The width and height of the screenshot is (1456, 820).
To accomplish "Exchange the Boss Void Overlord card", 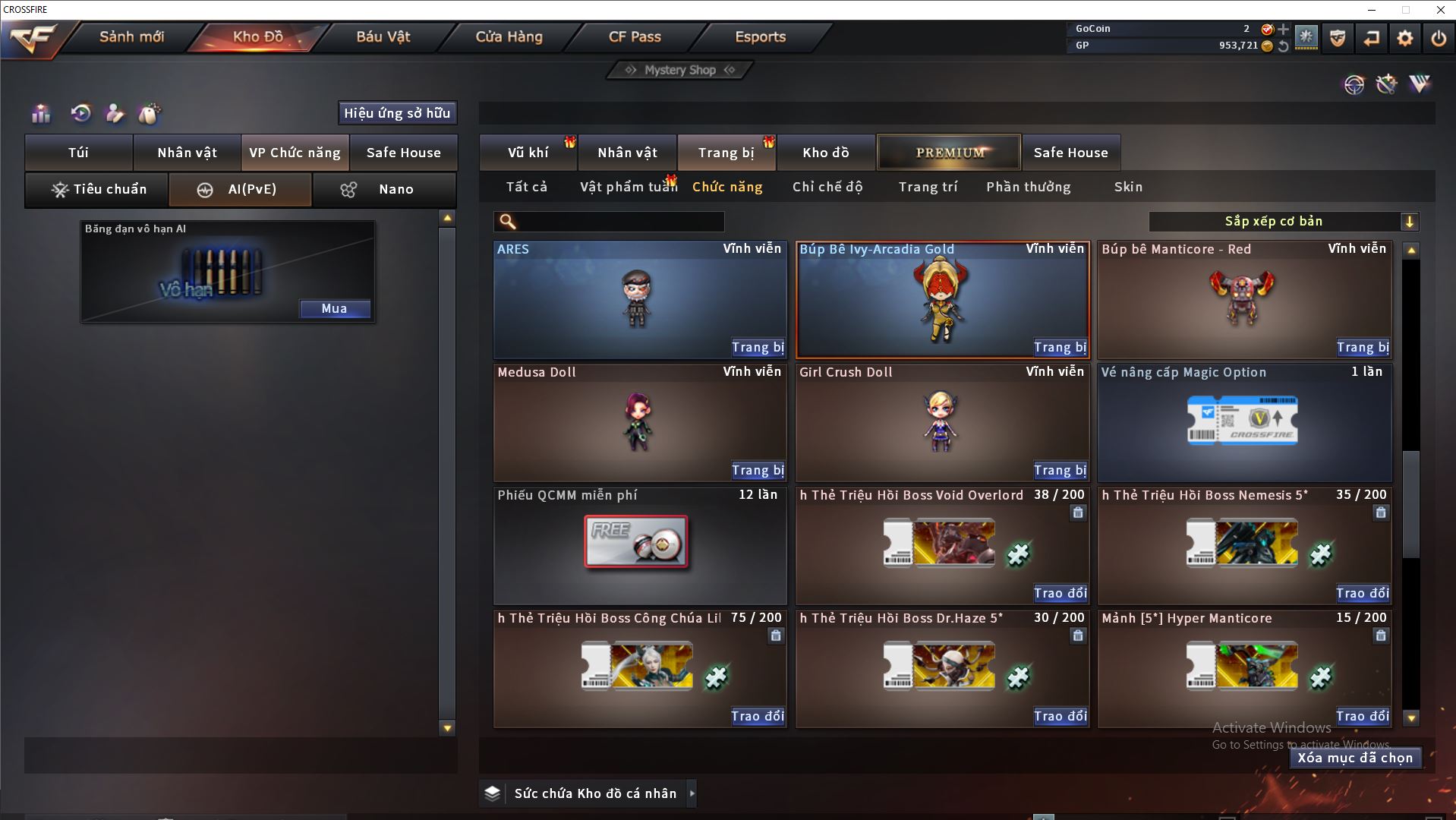I will click(1060, 593).
